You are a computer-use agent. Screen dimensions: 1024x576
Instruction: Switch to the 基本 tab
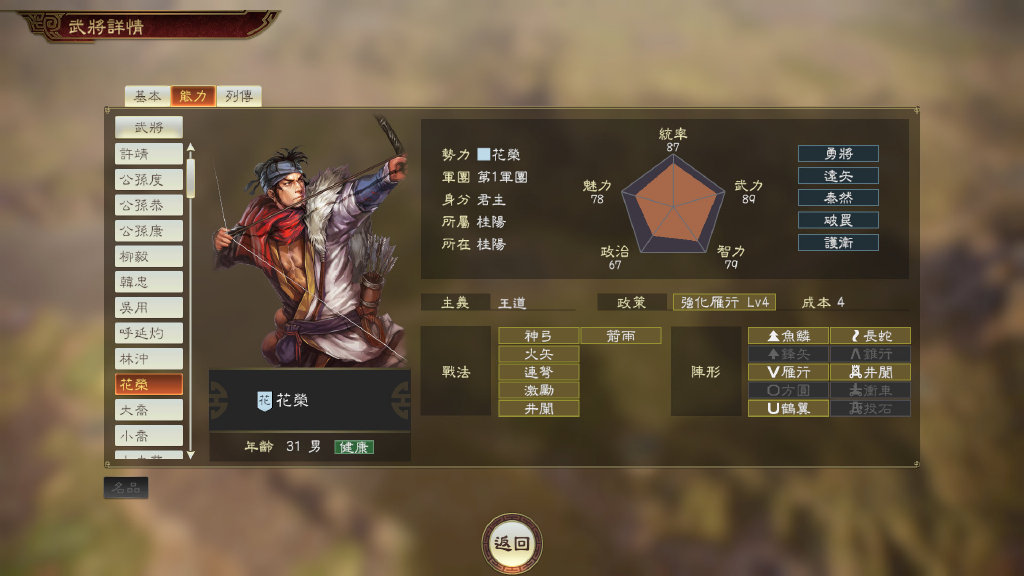tap(148, 96)
